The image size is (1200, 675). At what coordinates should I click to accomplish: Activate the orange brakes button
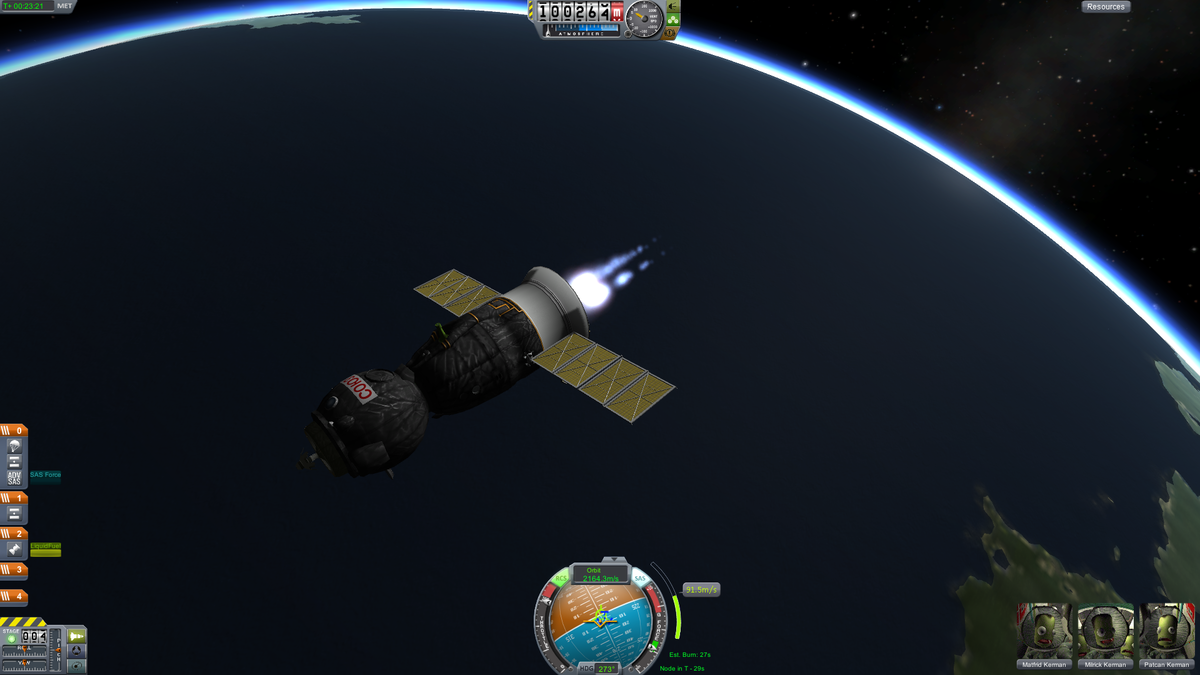coord(671,33)
